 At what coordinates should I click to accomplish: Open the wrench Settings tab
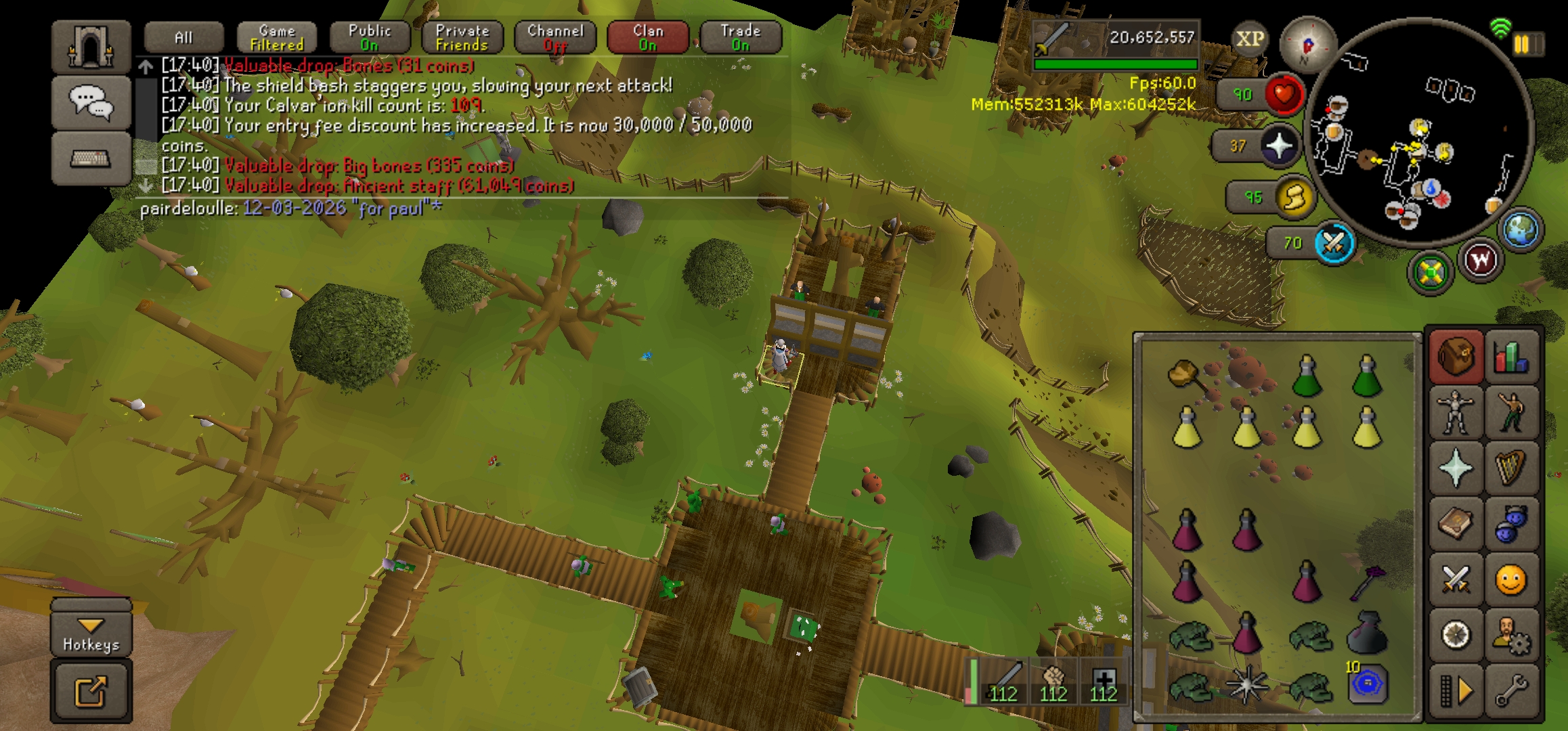tap(1511, 690)
